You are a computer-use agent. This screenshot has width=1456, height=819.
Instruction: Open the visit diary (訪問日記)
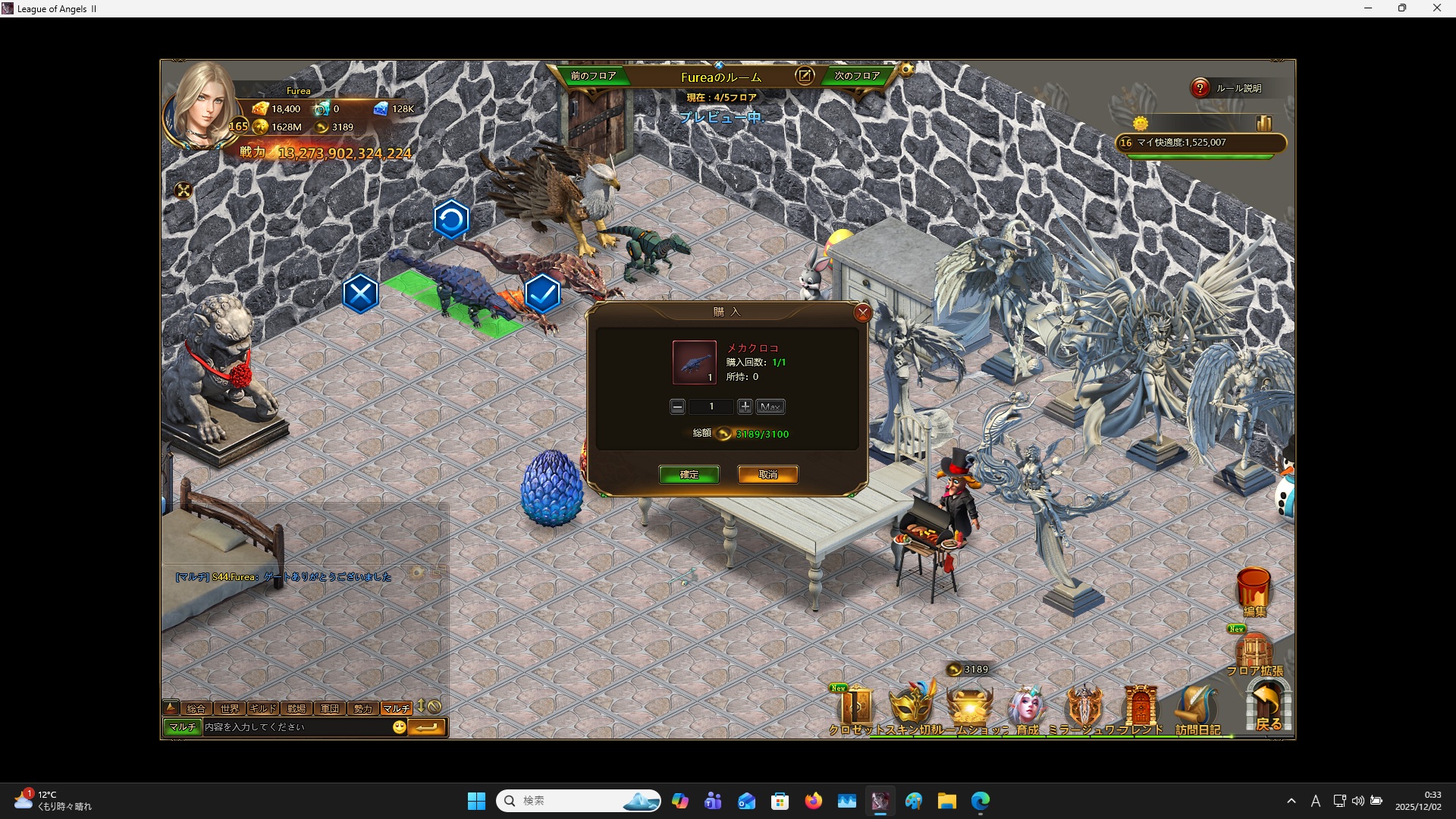(1197, 710)
